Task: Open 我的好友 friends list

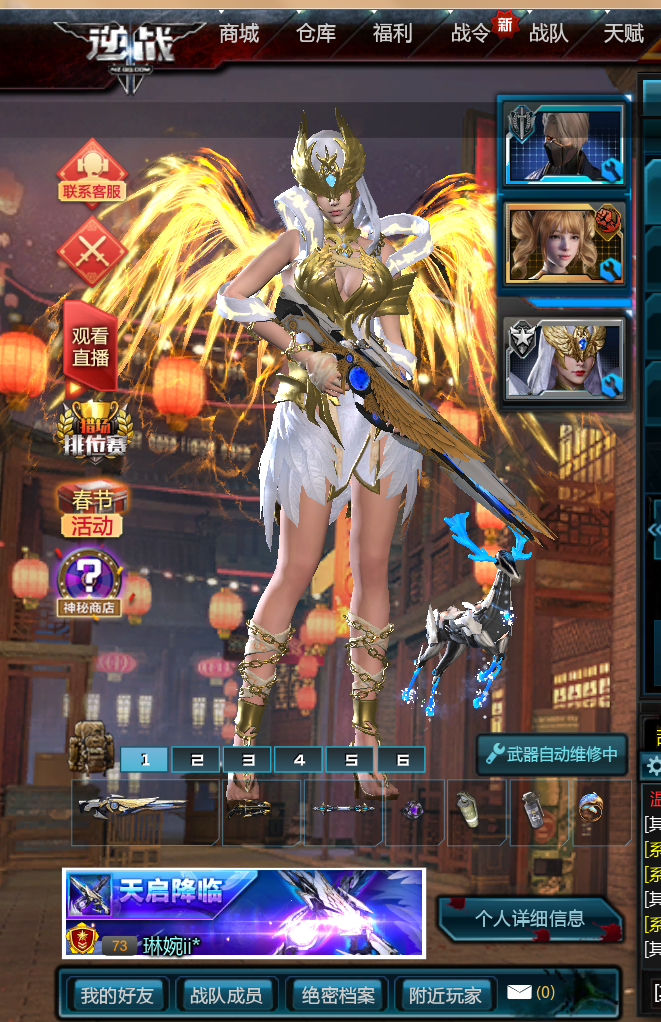Action: [x=117, y=995]
